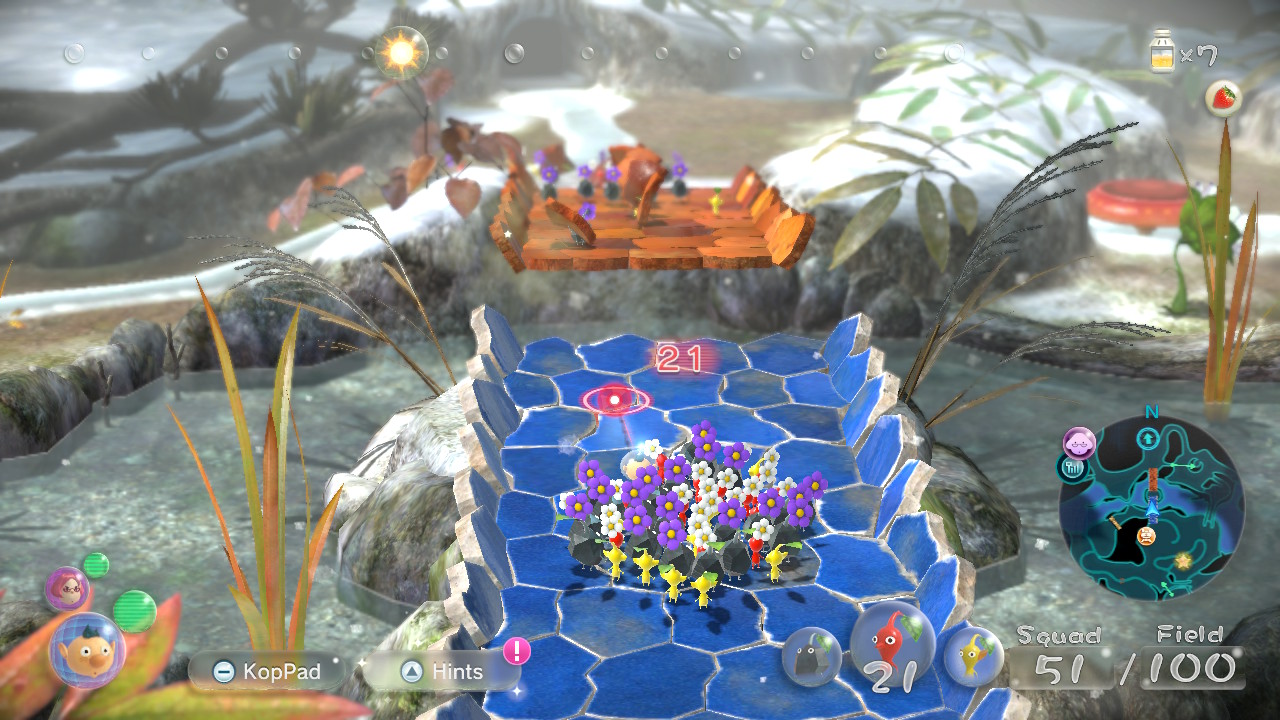Image resolution: width=1280 pixels, height=720 pixels.
Task: Switch to the Yellow Pikmin type icon
Action: pos(972,656)
